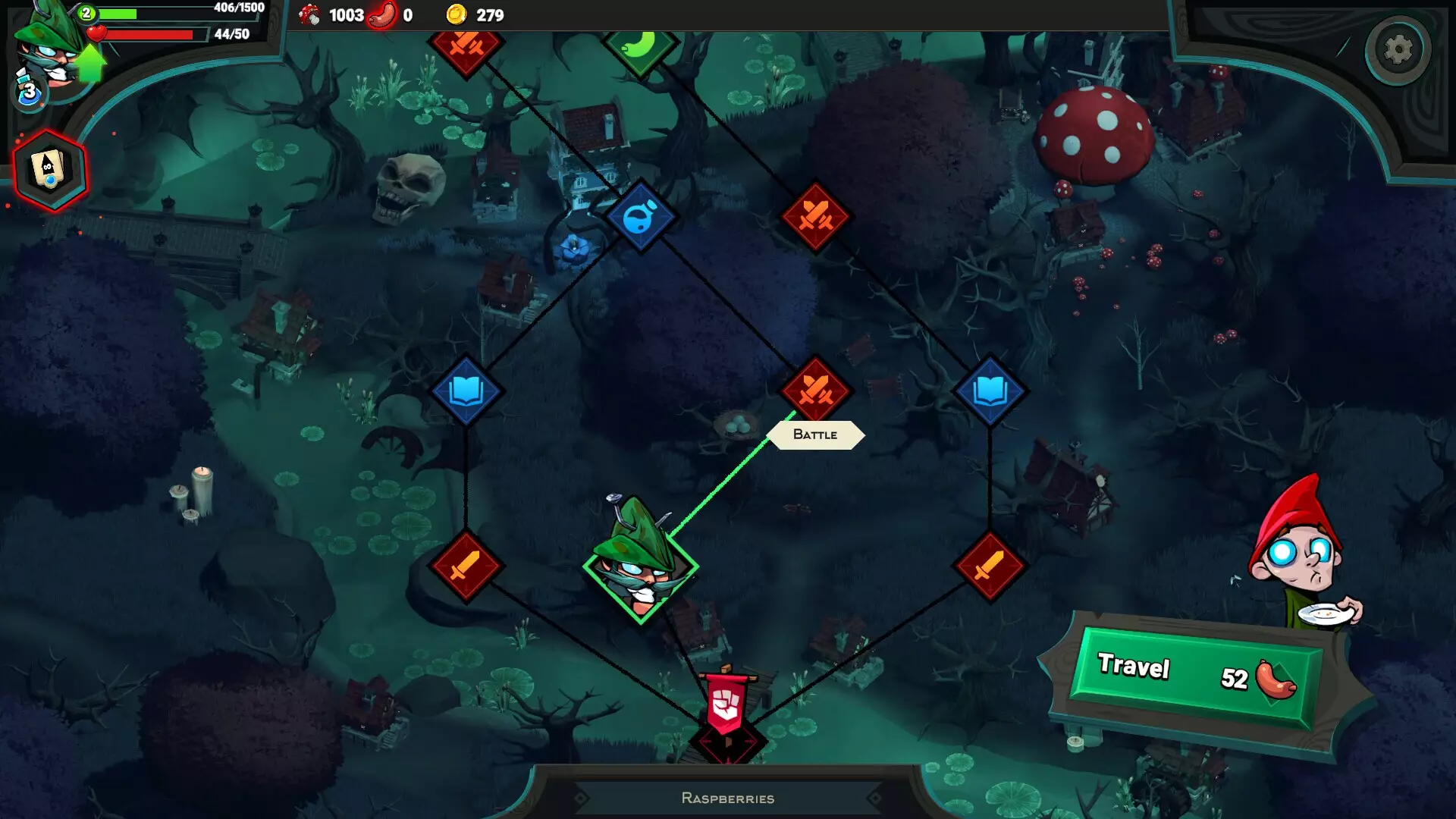The image size is (1456, 819).
Task: Select the left blue book event node
Action: pyautogui.click(x=468, y=391)
